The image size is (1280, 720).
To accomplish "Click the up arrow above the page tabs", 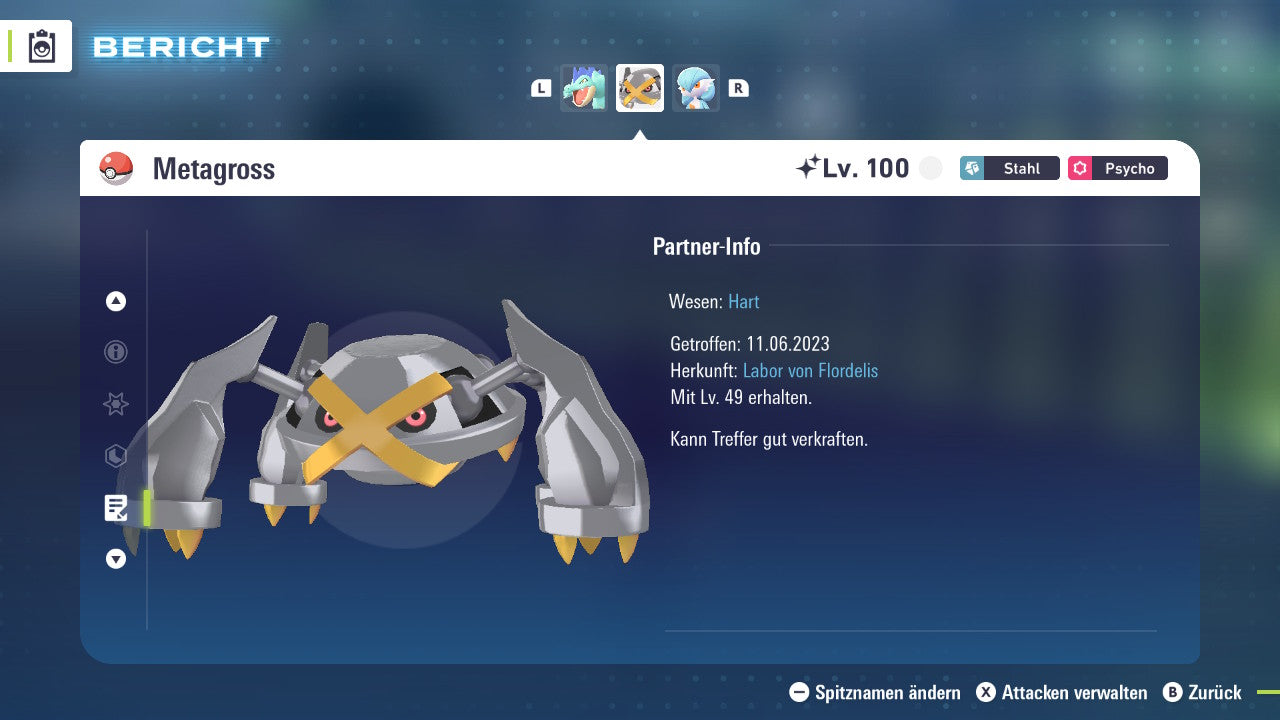I will point(116,301).
